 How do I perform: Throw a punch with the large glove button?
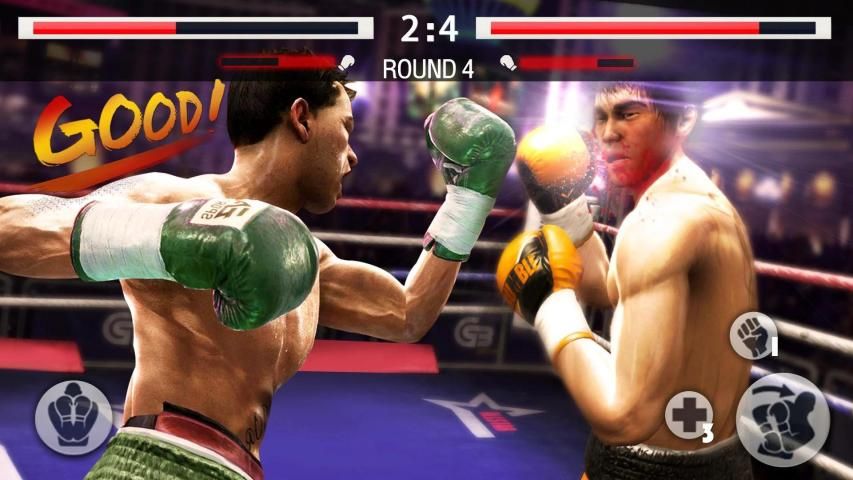click(782, 420)
